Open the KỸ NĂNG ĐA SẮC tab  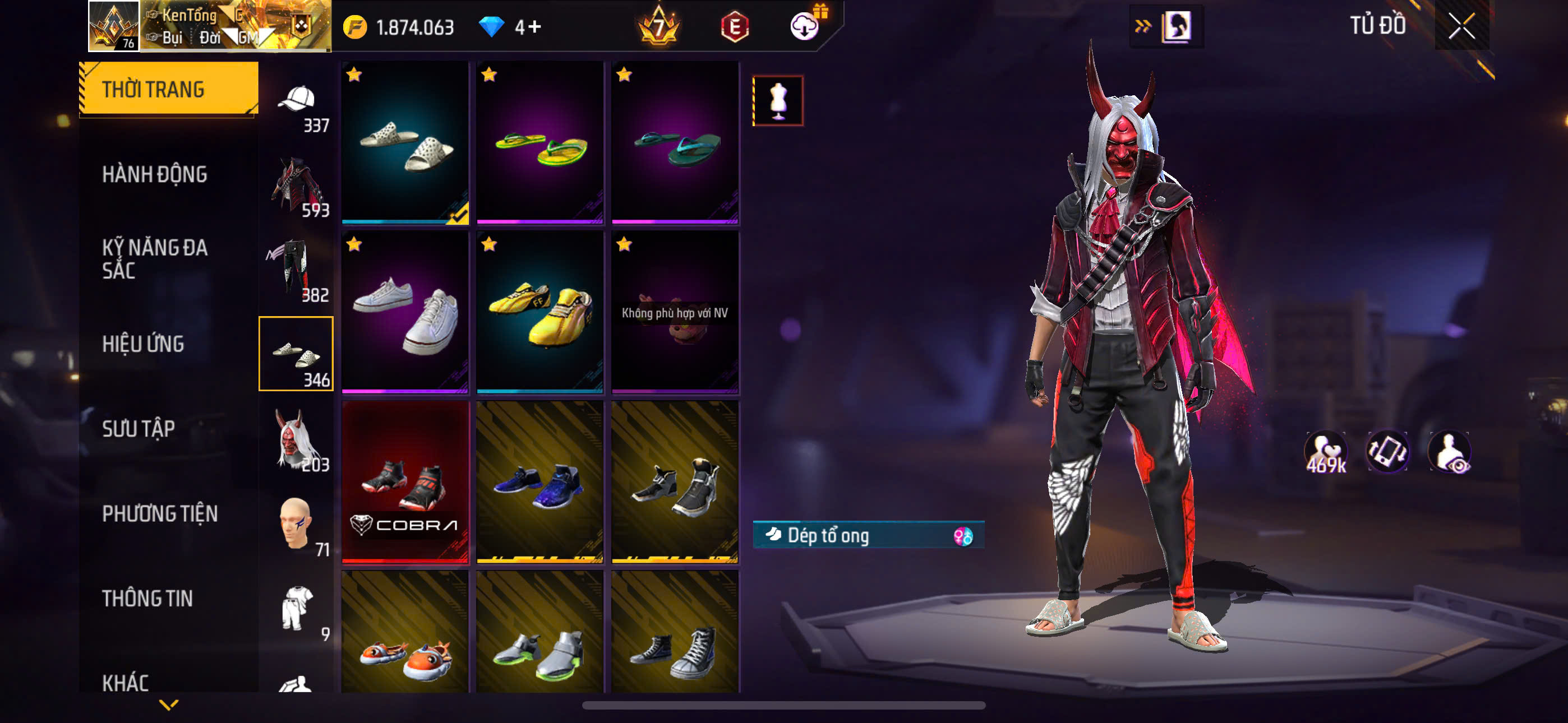coord(155,259)
